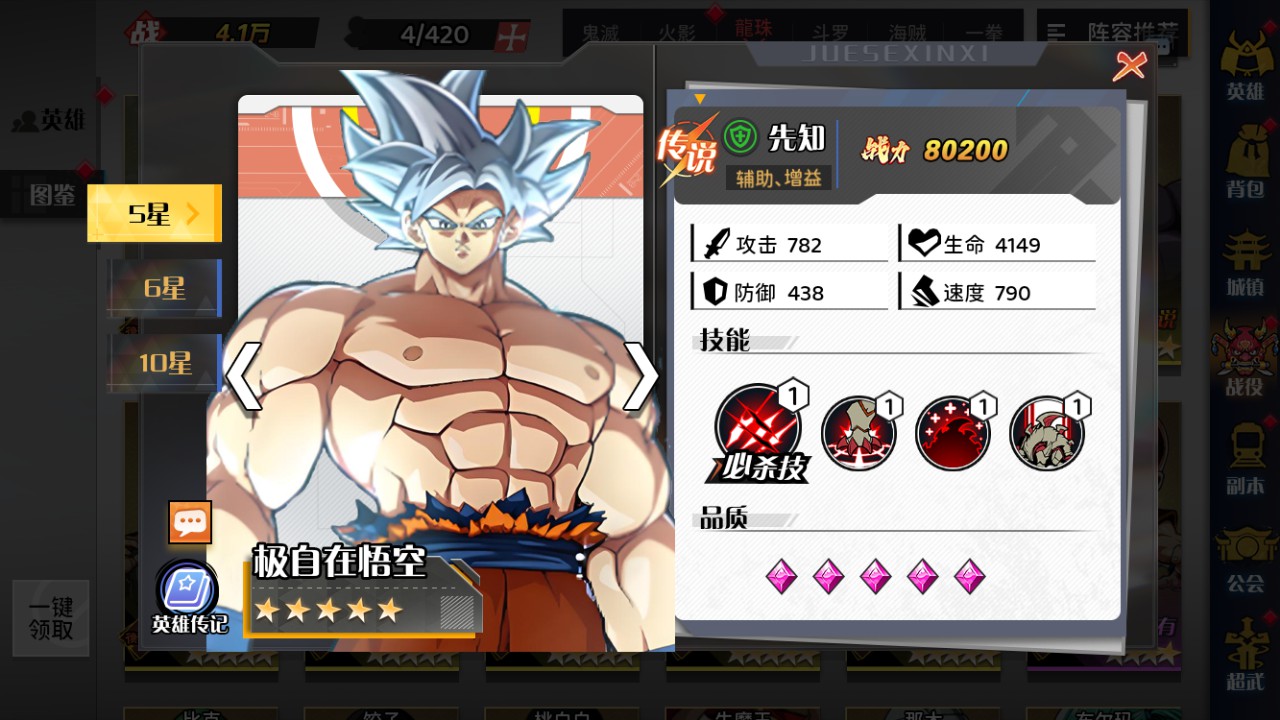The height and width of the screenshot is (720, 1280).
Task: Open the 背包 backpack menu
Action: pyautogui.click(x=1245, y=162)
